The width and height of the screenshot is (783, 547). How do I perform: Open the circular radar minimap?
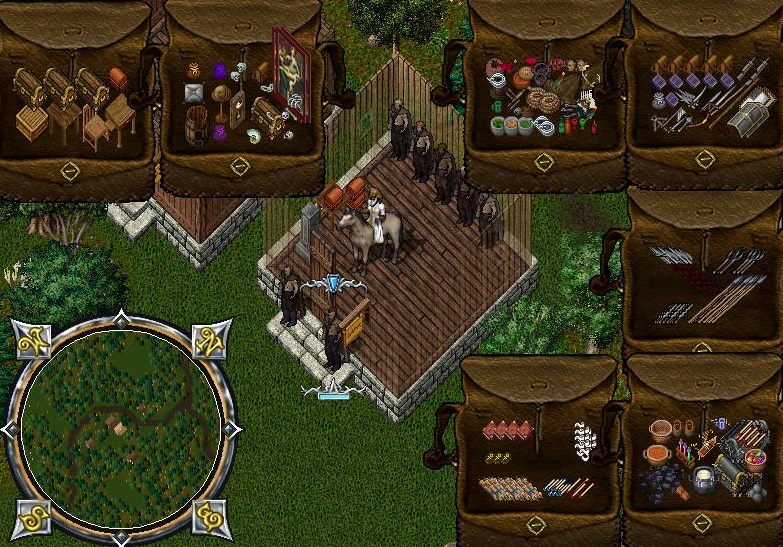[121, 431]
